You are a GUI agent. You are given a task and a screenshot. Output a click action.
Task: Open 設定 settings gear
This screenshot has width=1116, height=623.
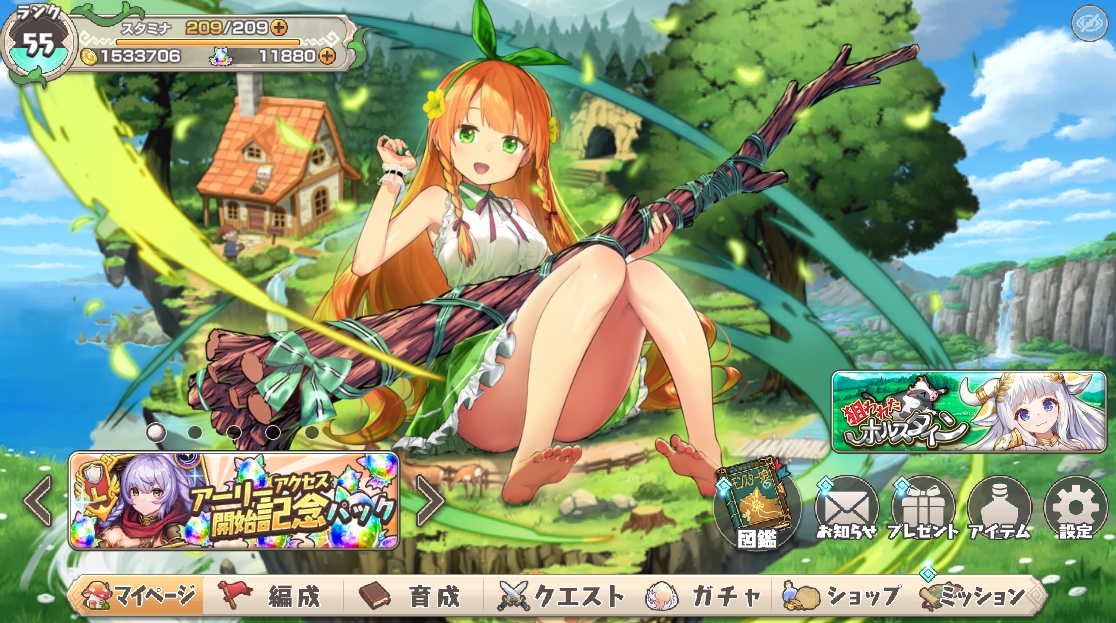(1075, 507)
